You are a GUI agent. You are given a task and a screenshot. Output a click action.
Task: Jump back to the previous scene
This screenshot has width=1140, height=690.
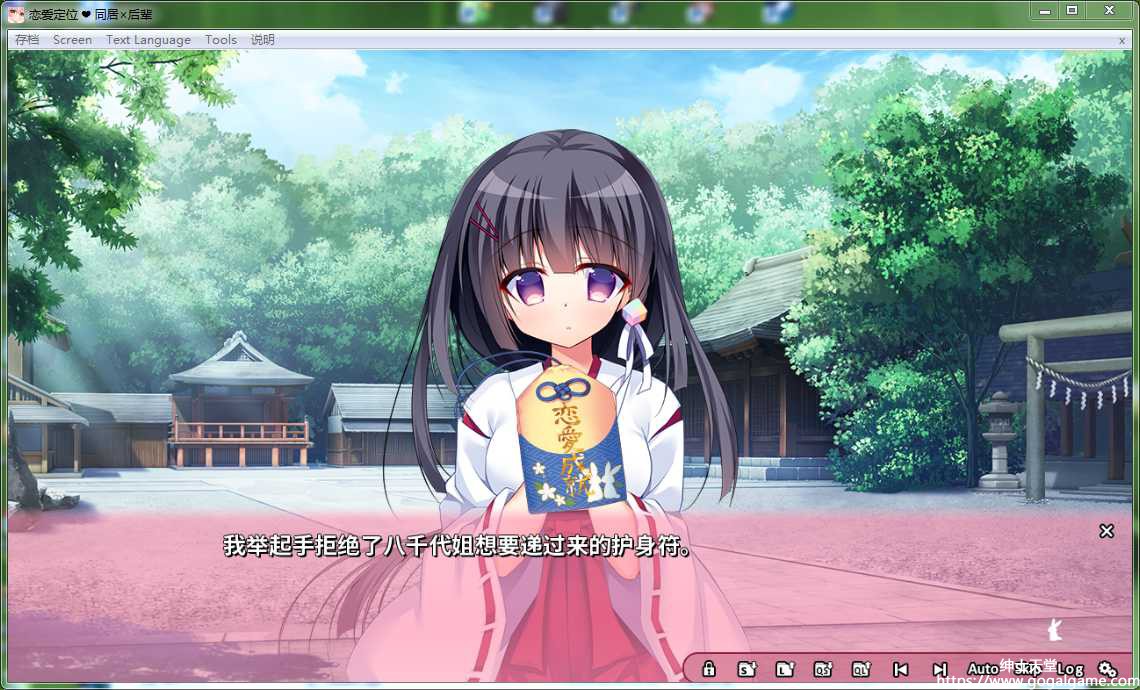(900, 669)
